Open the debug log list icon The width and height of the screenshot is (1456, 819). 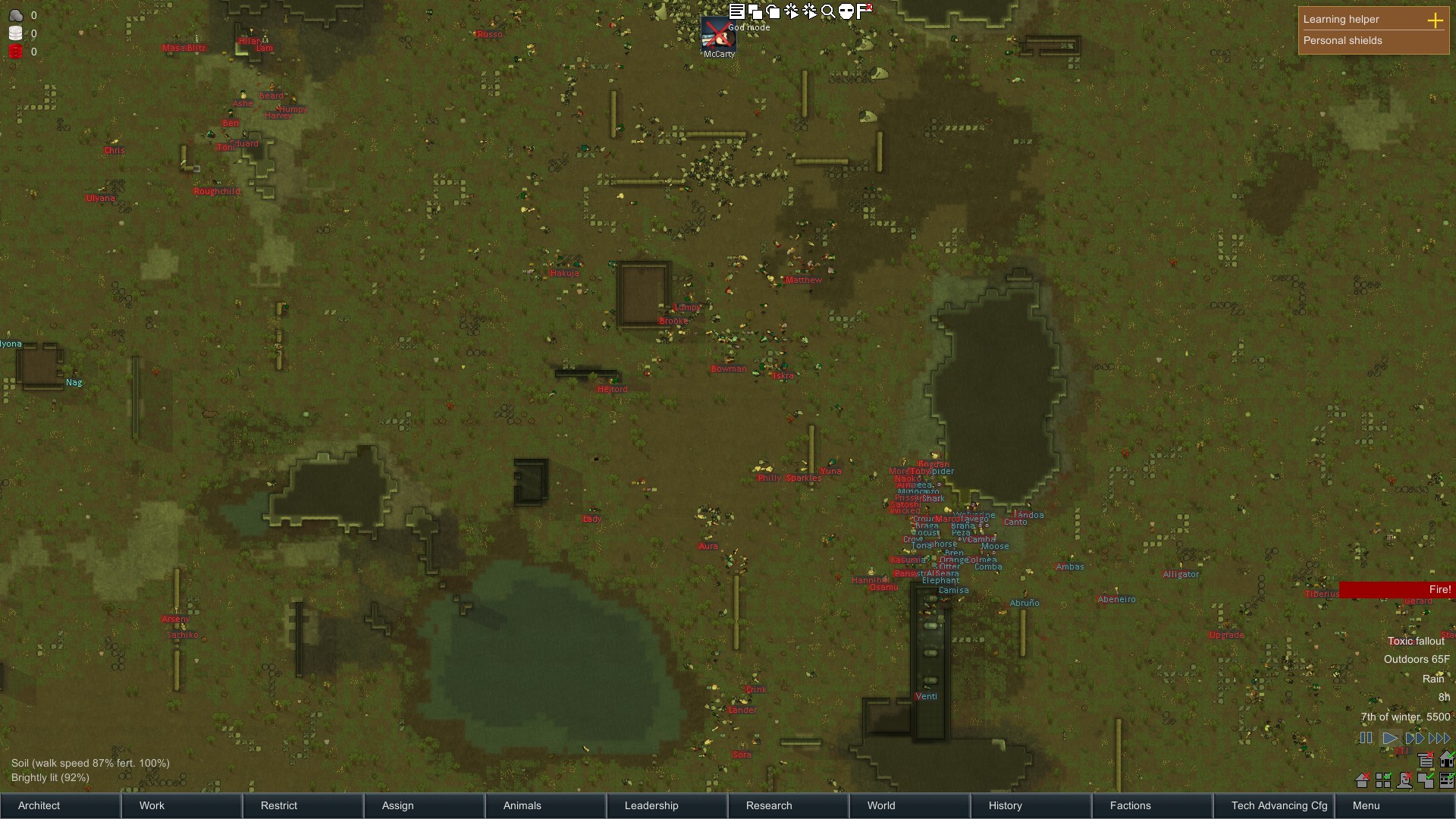pos(736,11)
